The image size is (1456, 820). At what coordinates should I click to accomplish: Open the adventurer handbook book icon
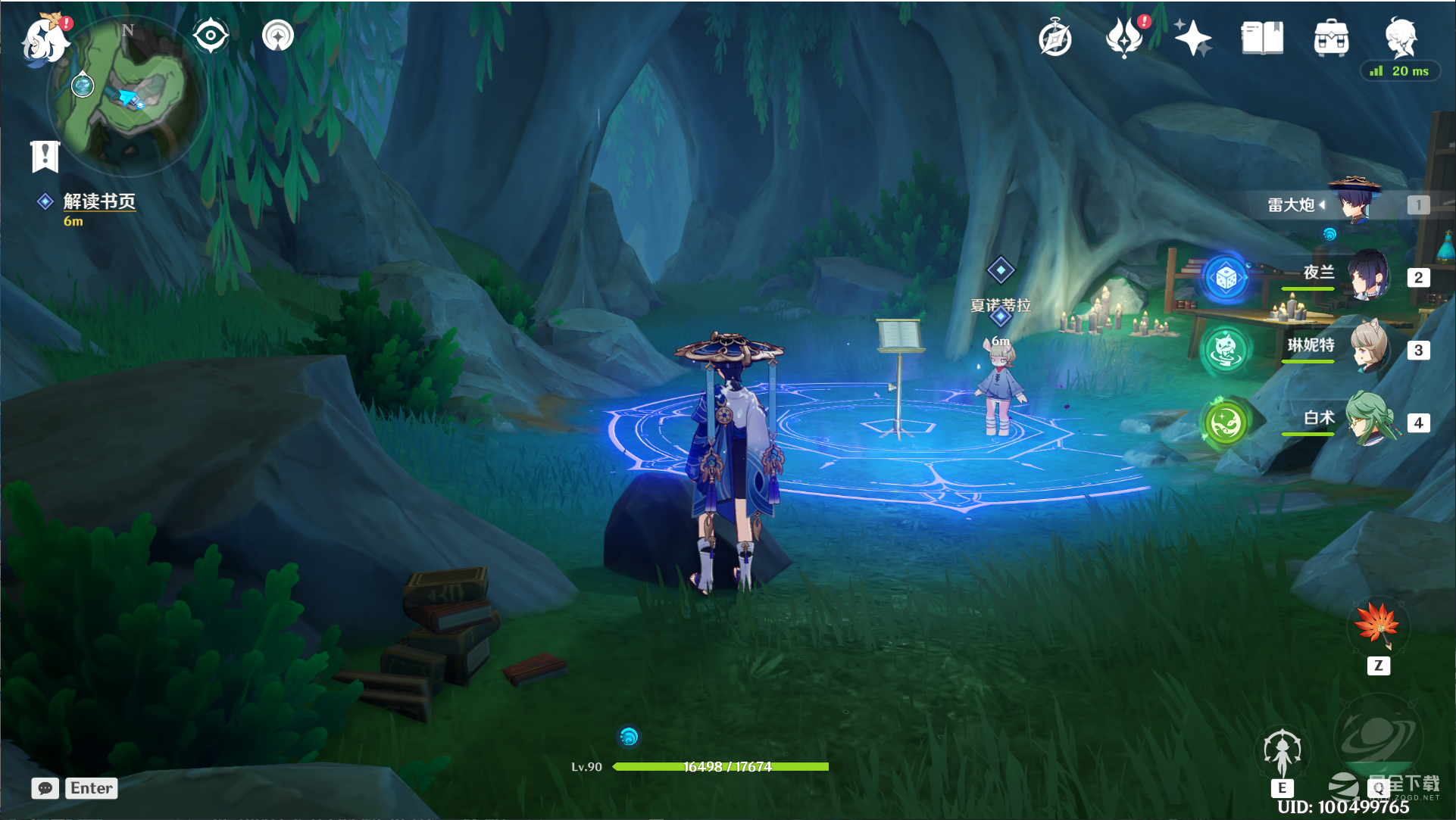1262,38
